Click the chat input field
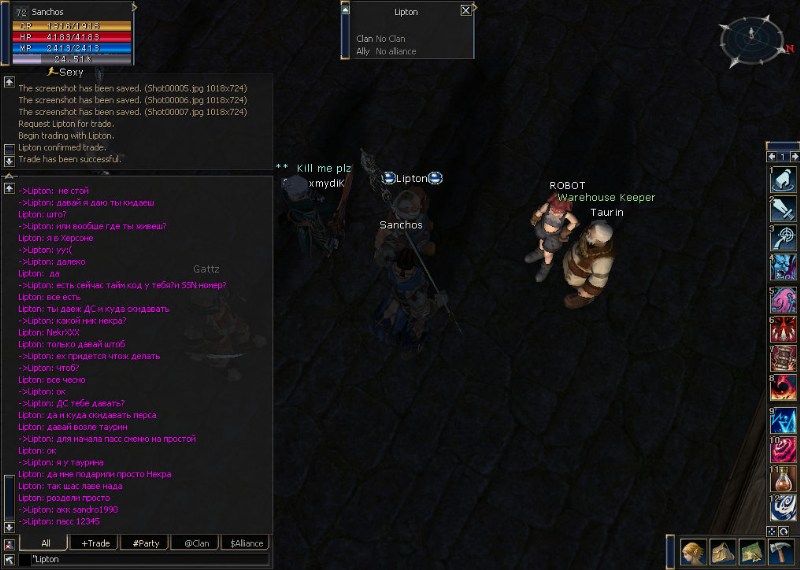This screenshot has width=800, height=570. point(150,559)
